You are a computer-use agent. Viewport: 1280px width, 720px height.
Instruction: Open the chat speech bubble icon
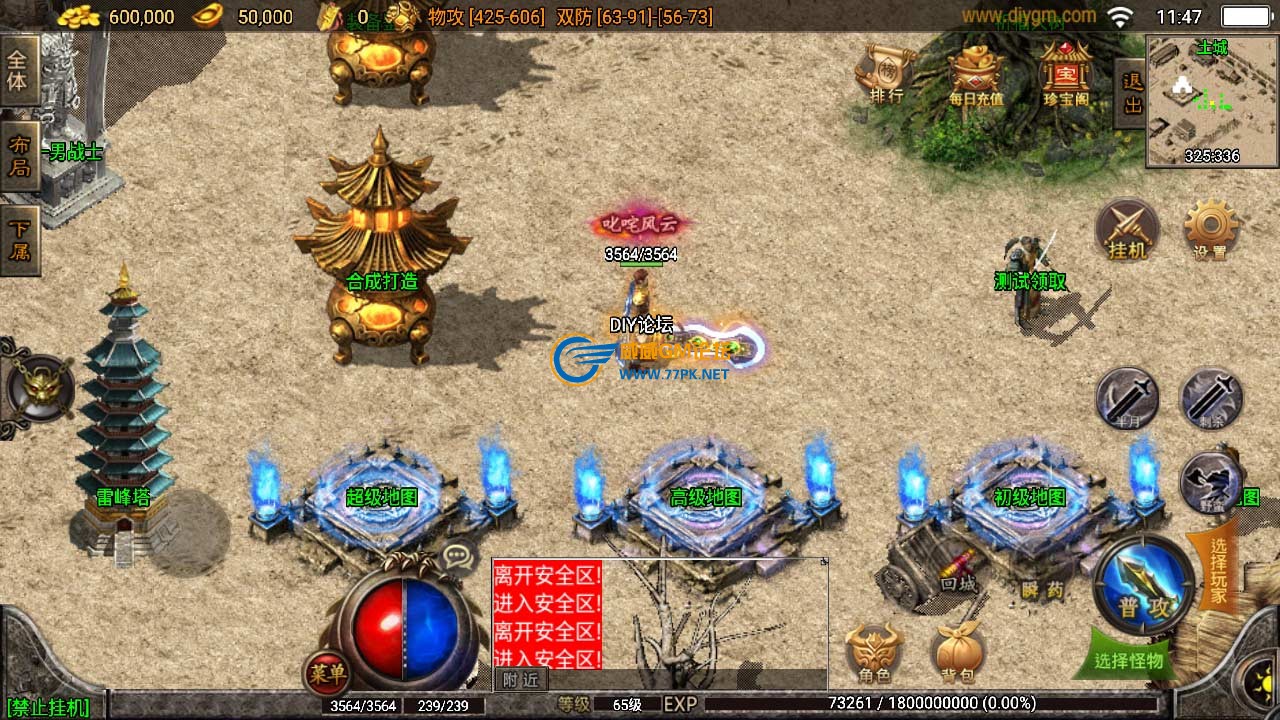(458, 557)
